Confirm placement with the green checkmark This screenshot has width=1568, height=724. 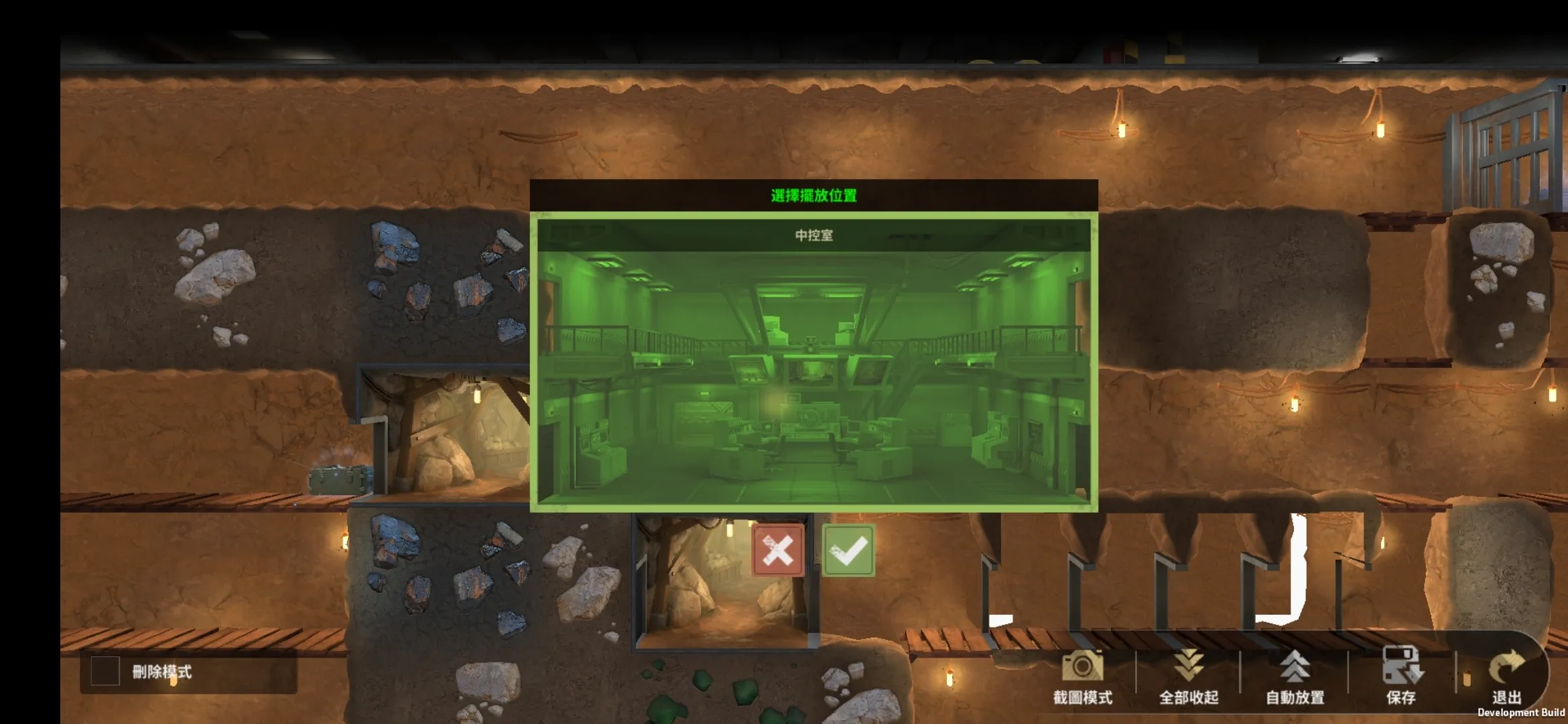pos(848,551)
